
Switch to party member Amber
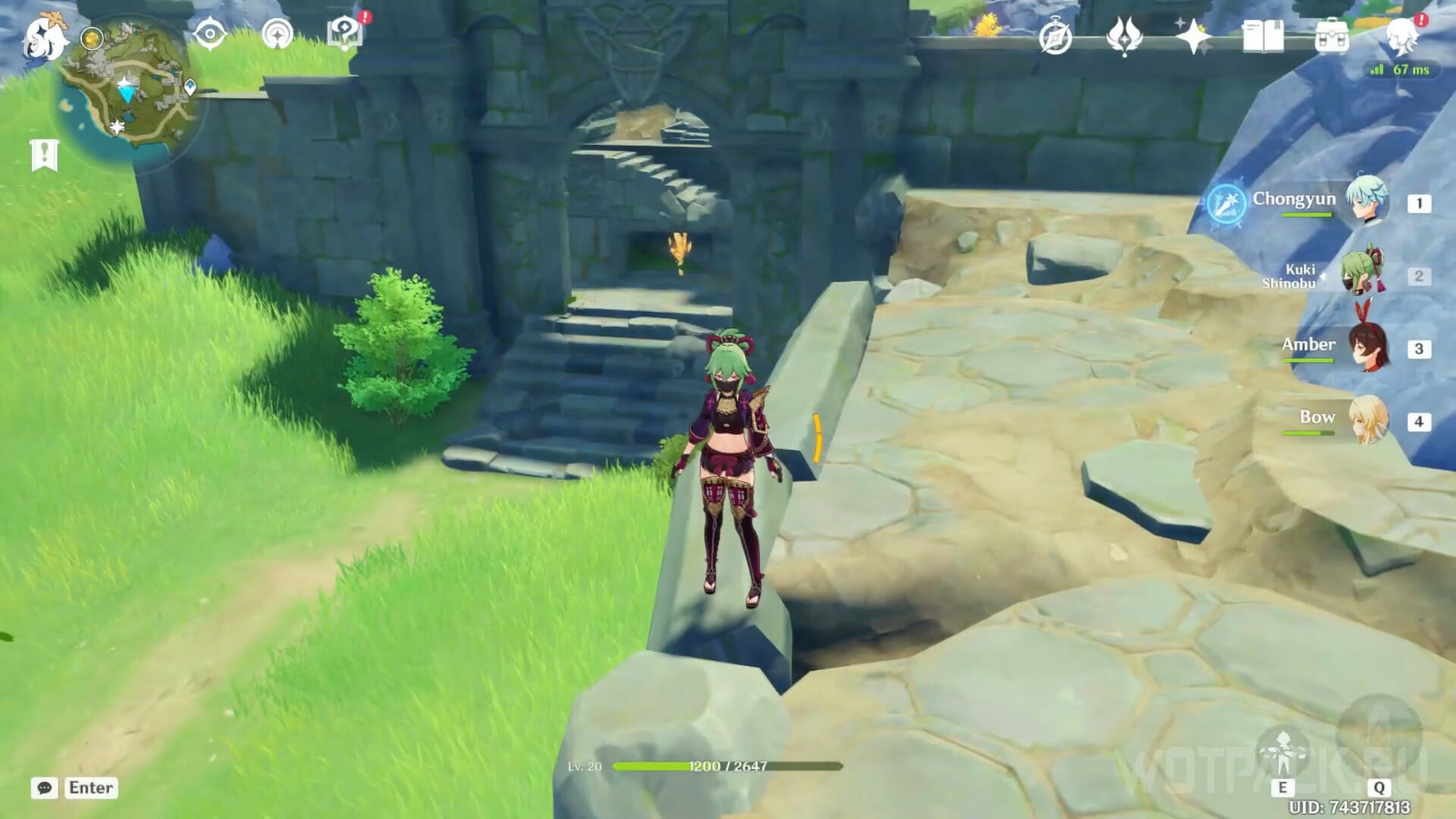point(1367,348)
